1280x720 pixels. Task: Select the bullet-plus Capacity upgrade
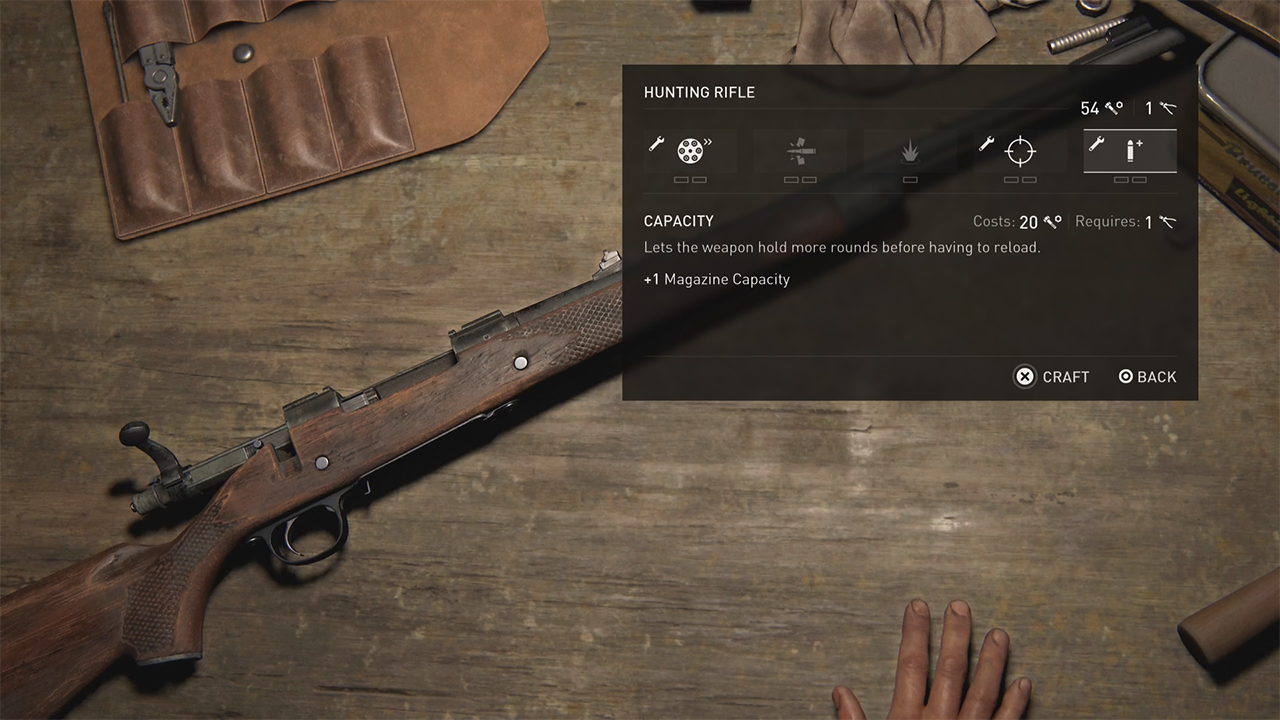(x=1131, y=151)
